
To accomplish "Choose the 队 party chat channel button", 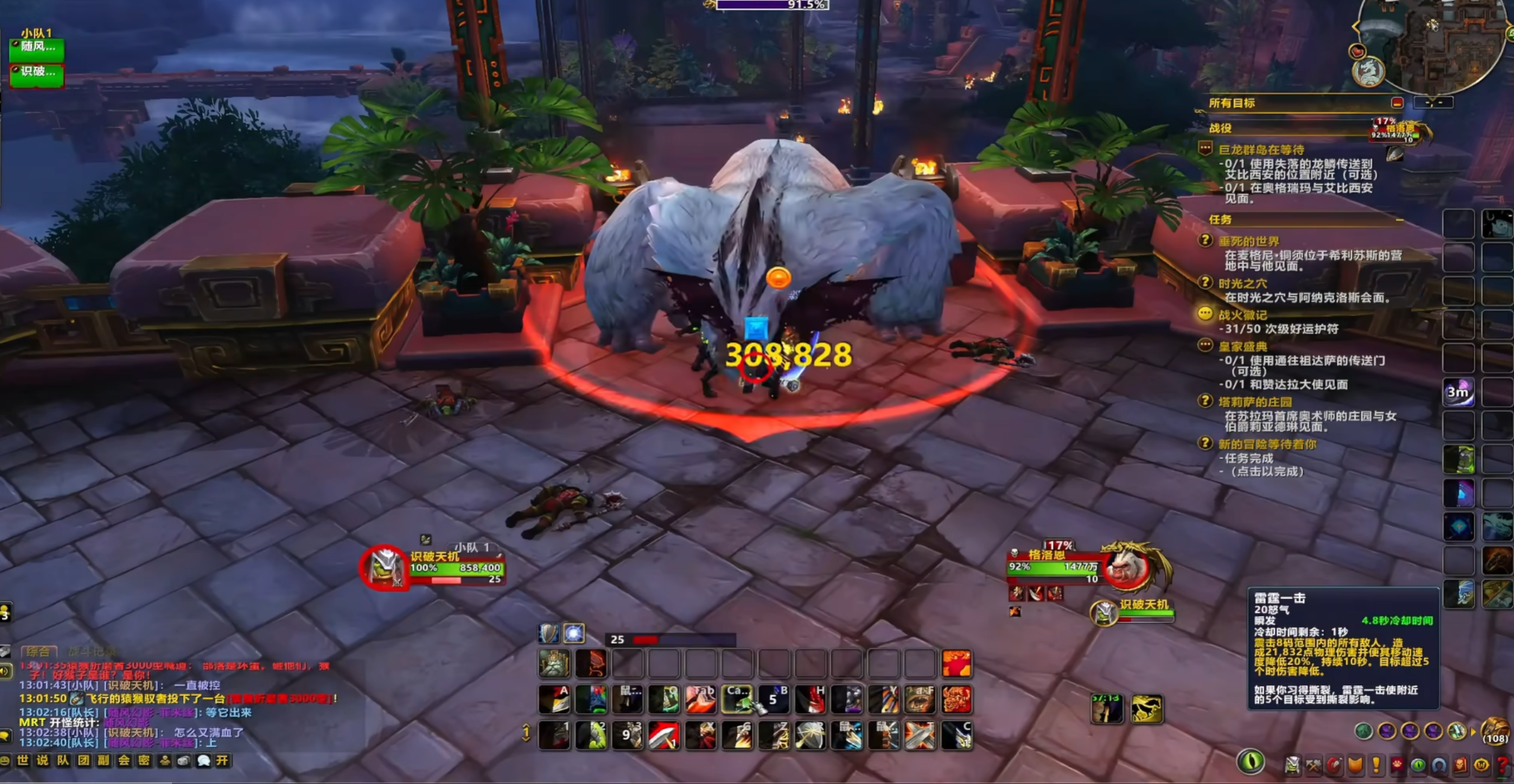I will 63,761.
